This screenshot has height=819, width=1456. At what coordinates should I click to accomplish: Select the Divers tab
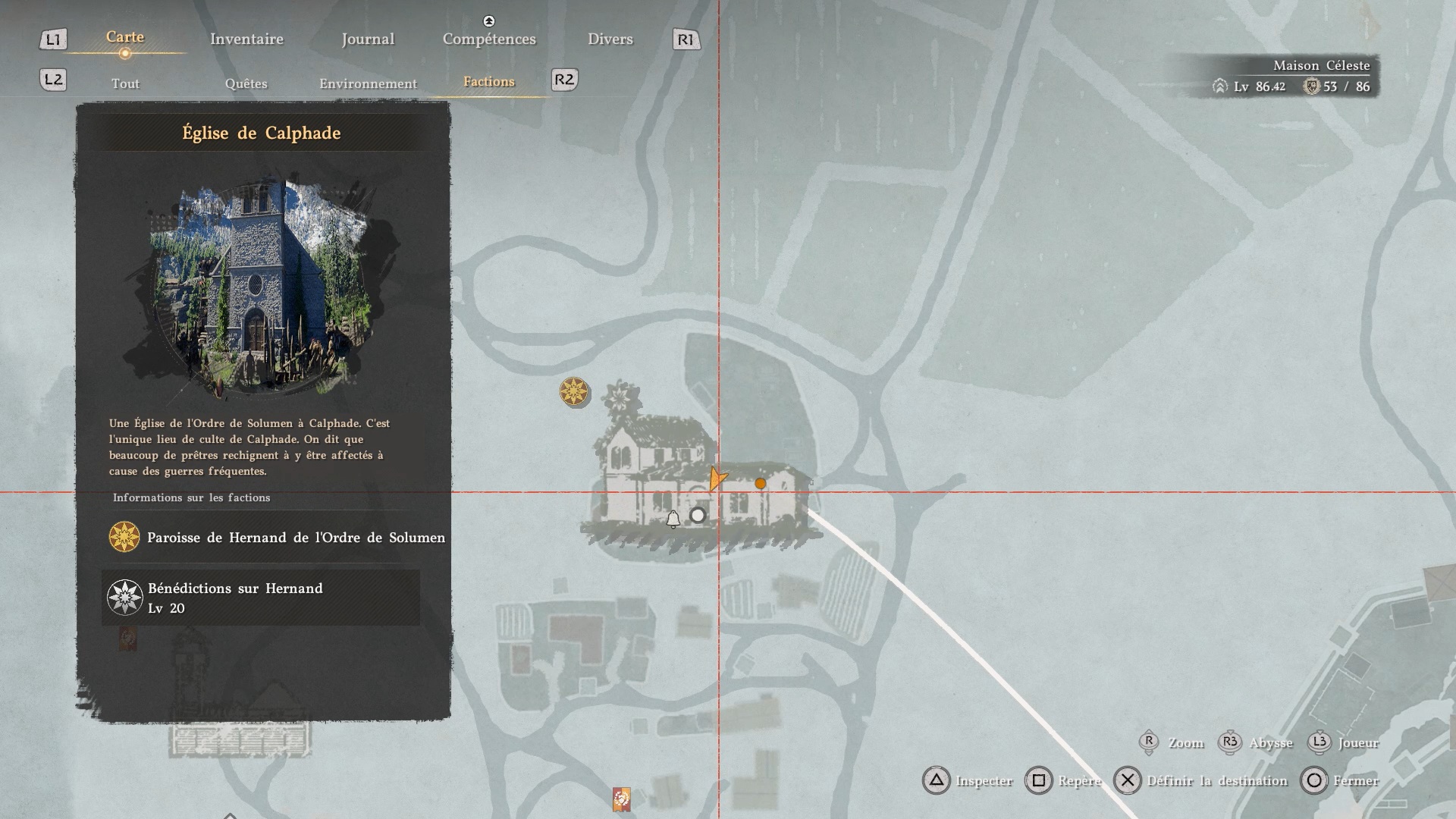tap(610, 39)
